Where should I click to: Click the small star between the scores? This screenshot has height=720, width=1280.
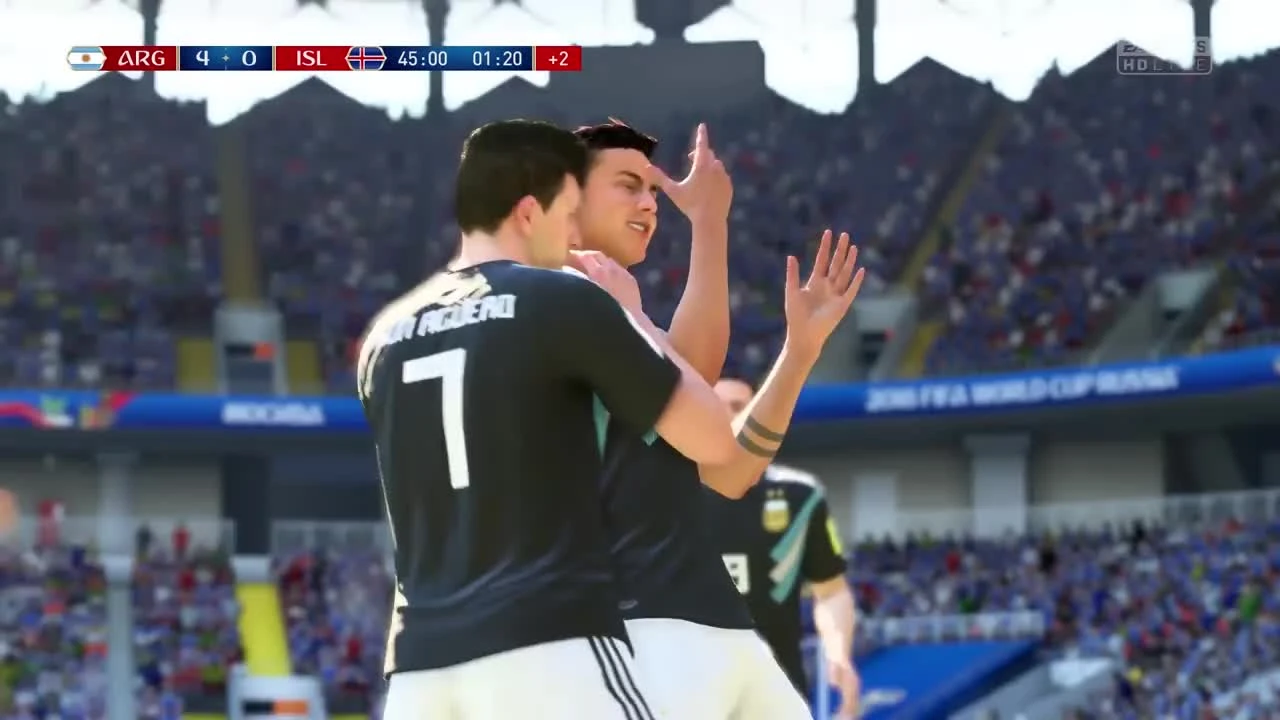(x=225, y=58)
